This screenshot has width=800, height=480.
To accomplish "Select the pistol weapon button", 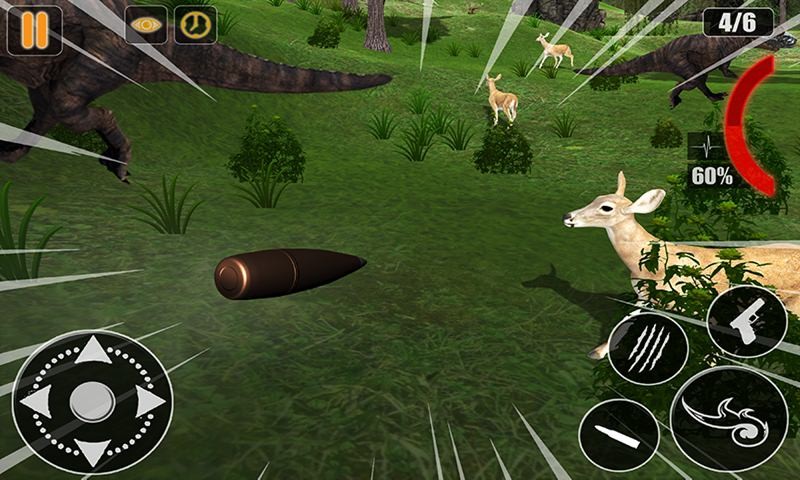I will tap(746, 321).
